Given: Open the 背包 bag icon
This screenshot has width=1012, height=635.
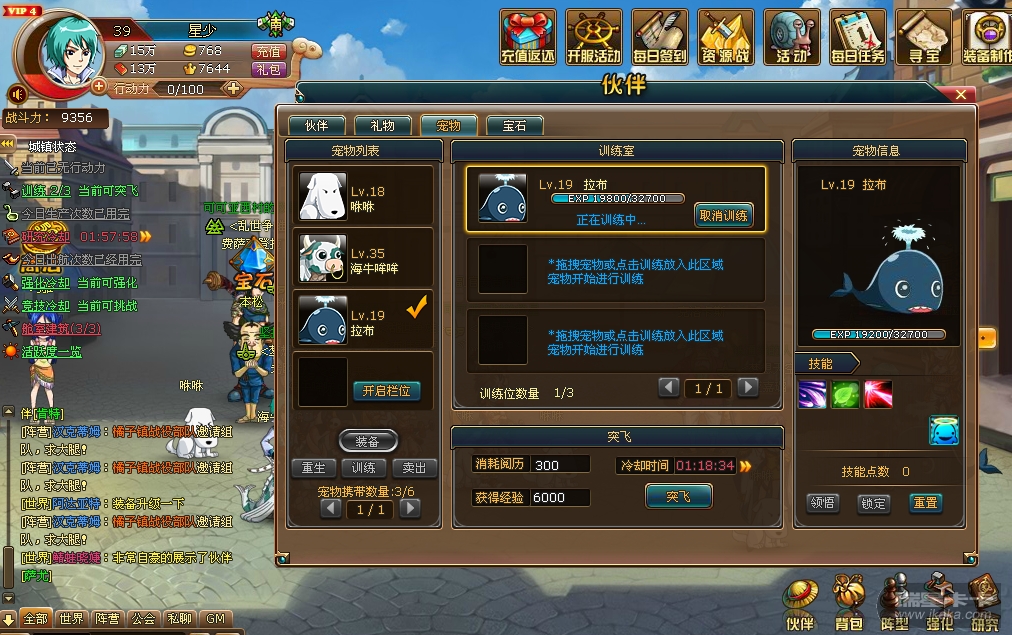Looking at the screenshot, I should point(848,603).
